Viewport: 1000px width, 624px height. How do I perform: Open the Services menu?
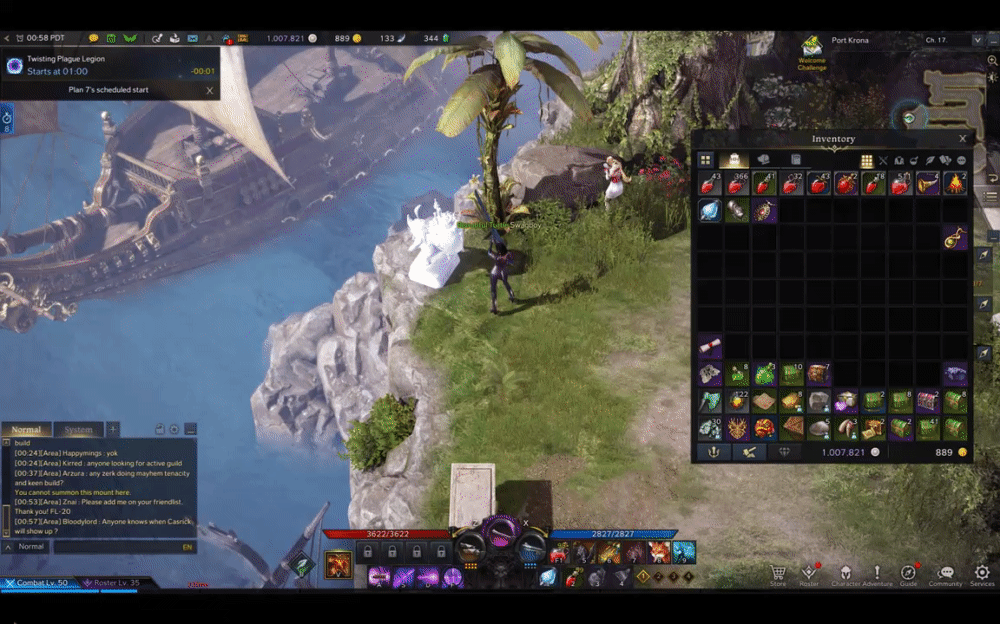(x=982, y=574)
